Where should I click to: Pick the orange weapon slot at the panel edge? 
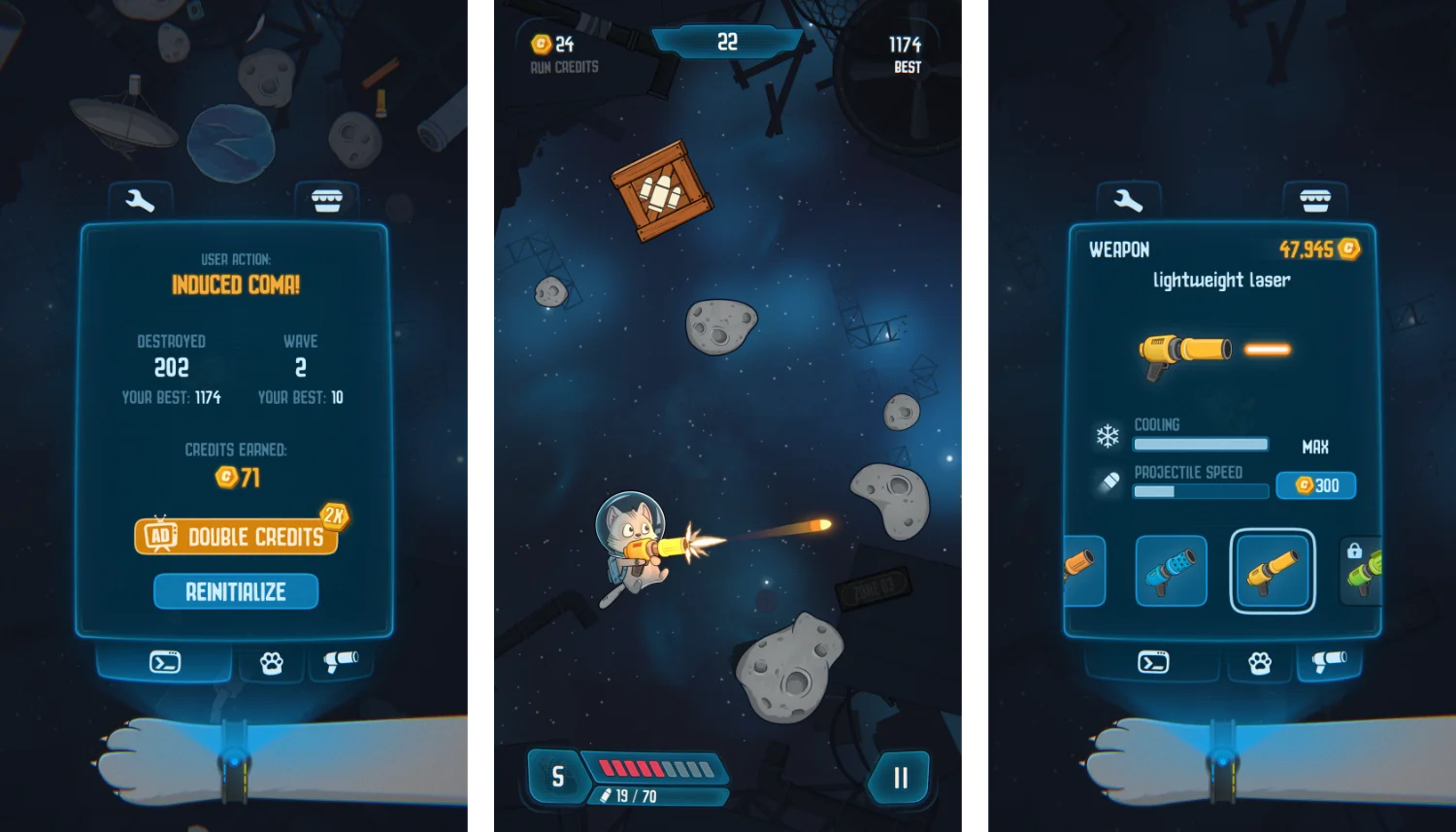click(x=1083, y=571)
